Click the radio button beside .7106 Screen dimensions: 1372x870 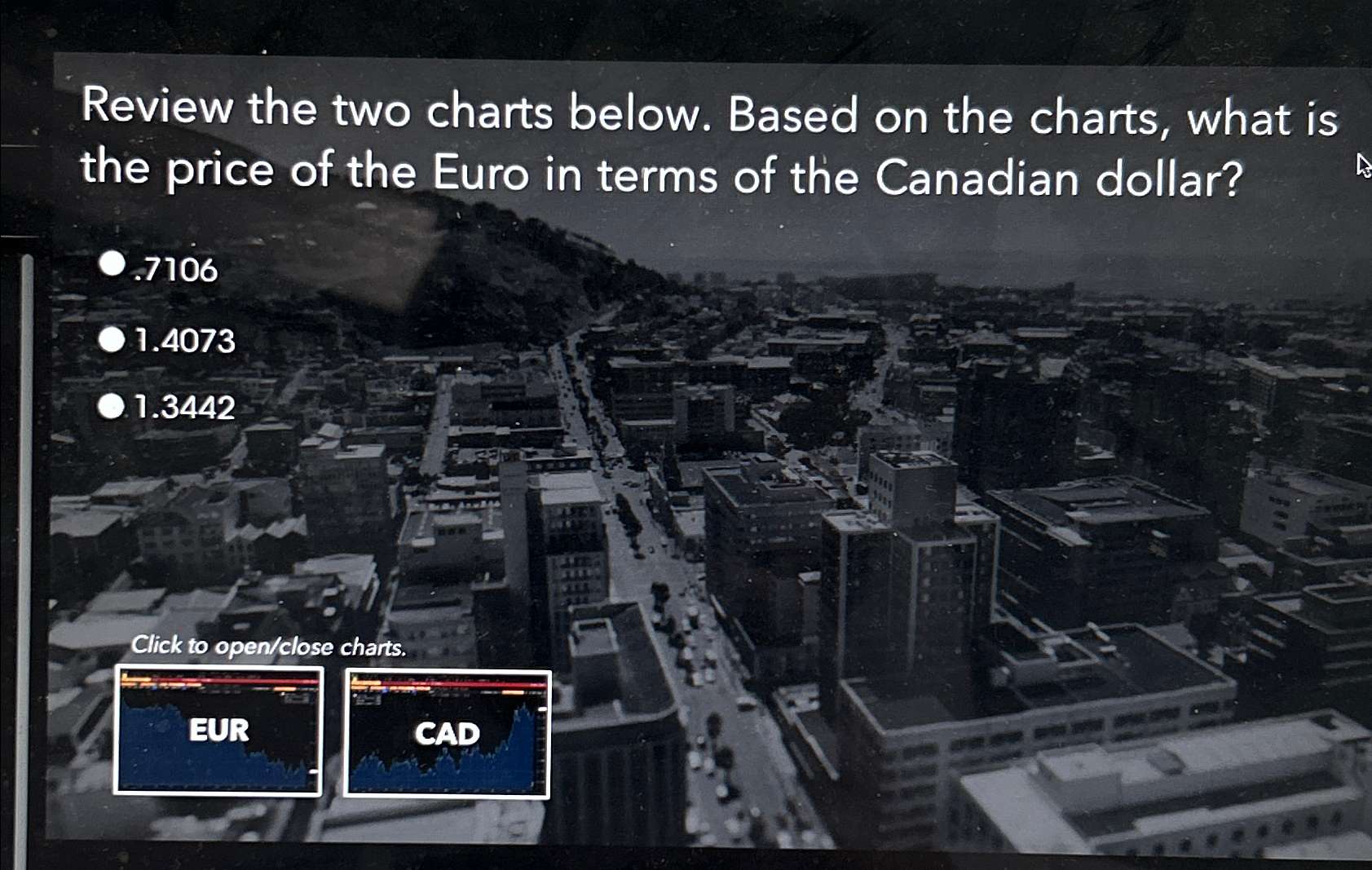point(112,261)
